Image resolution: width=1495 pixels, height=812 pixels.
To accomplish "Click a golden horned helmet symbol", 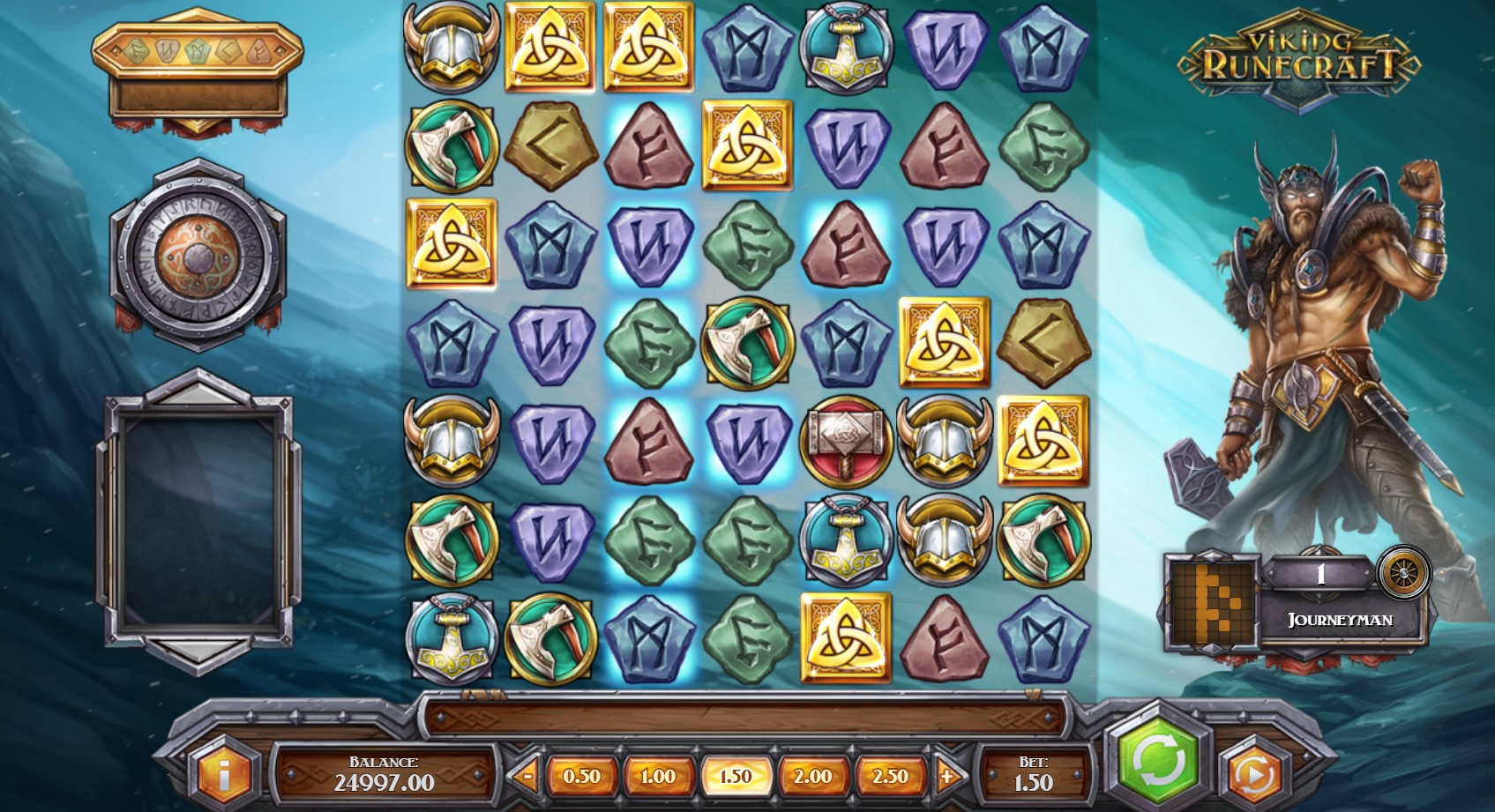I will tap(451, 46).
